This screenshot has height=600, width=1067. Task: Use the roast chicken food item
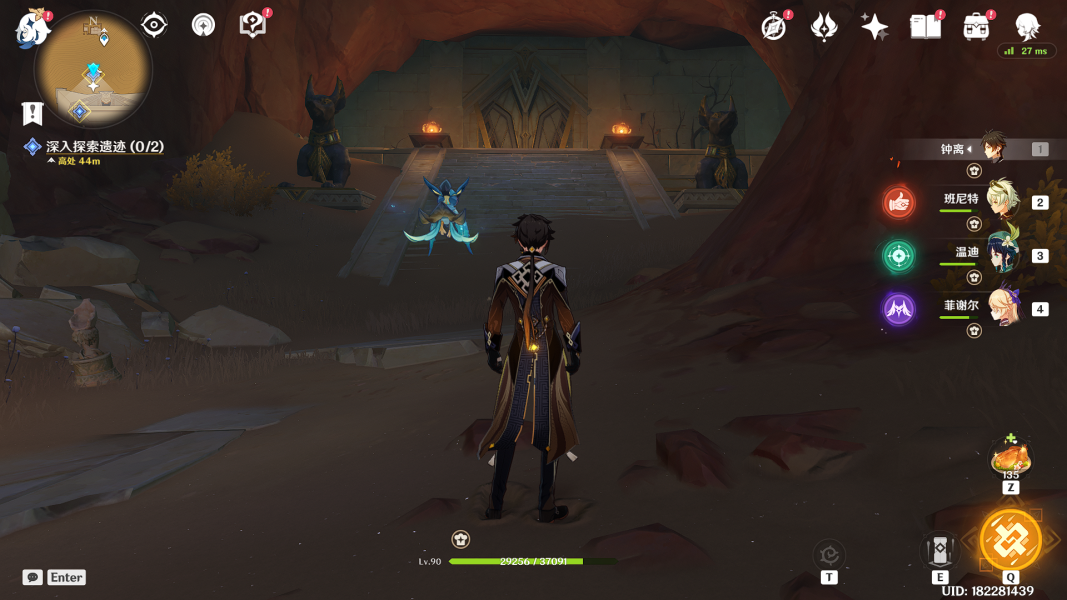(1010, 458)
